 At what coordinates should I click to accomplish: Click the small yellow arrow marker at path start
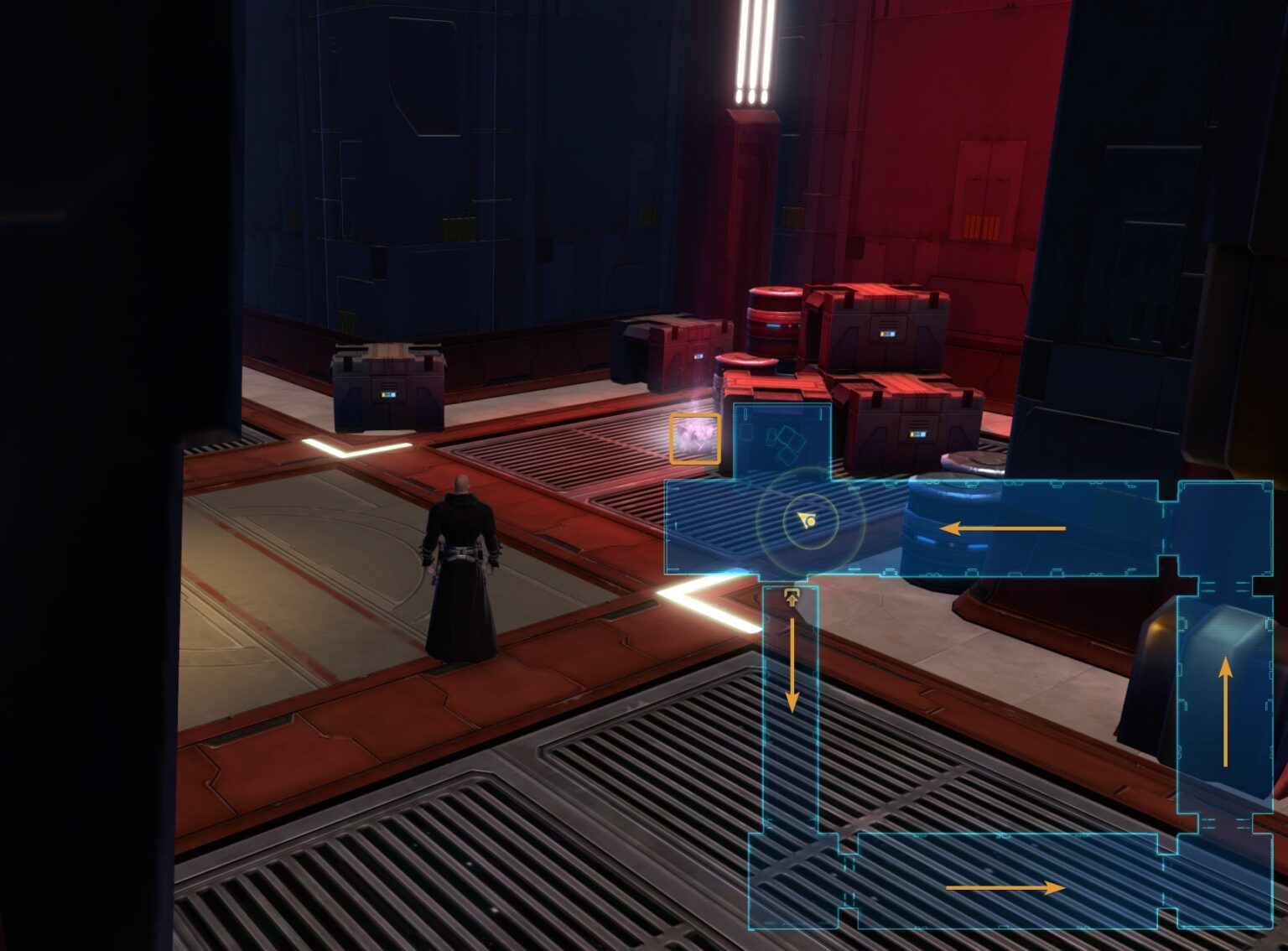click(x=792, y=597)
